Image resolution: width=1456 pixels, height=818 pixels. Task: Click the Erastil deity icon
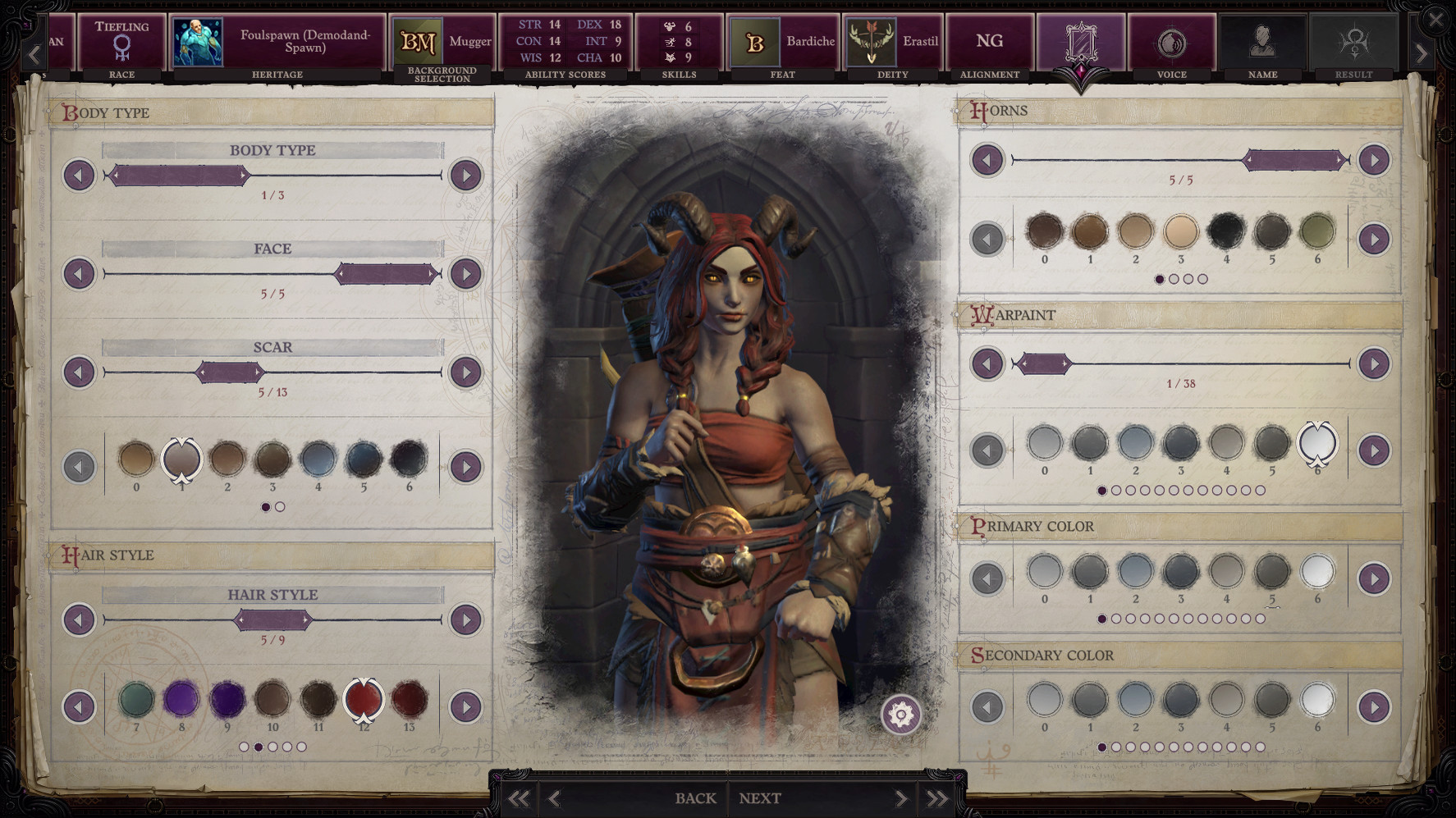[872, 41]
